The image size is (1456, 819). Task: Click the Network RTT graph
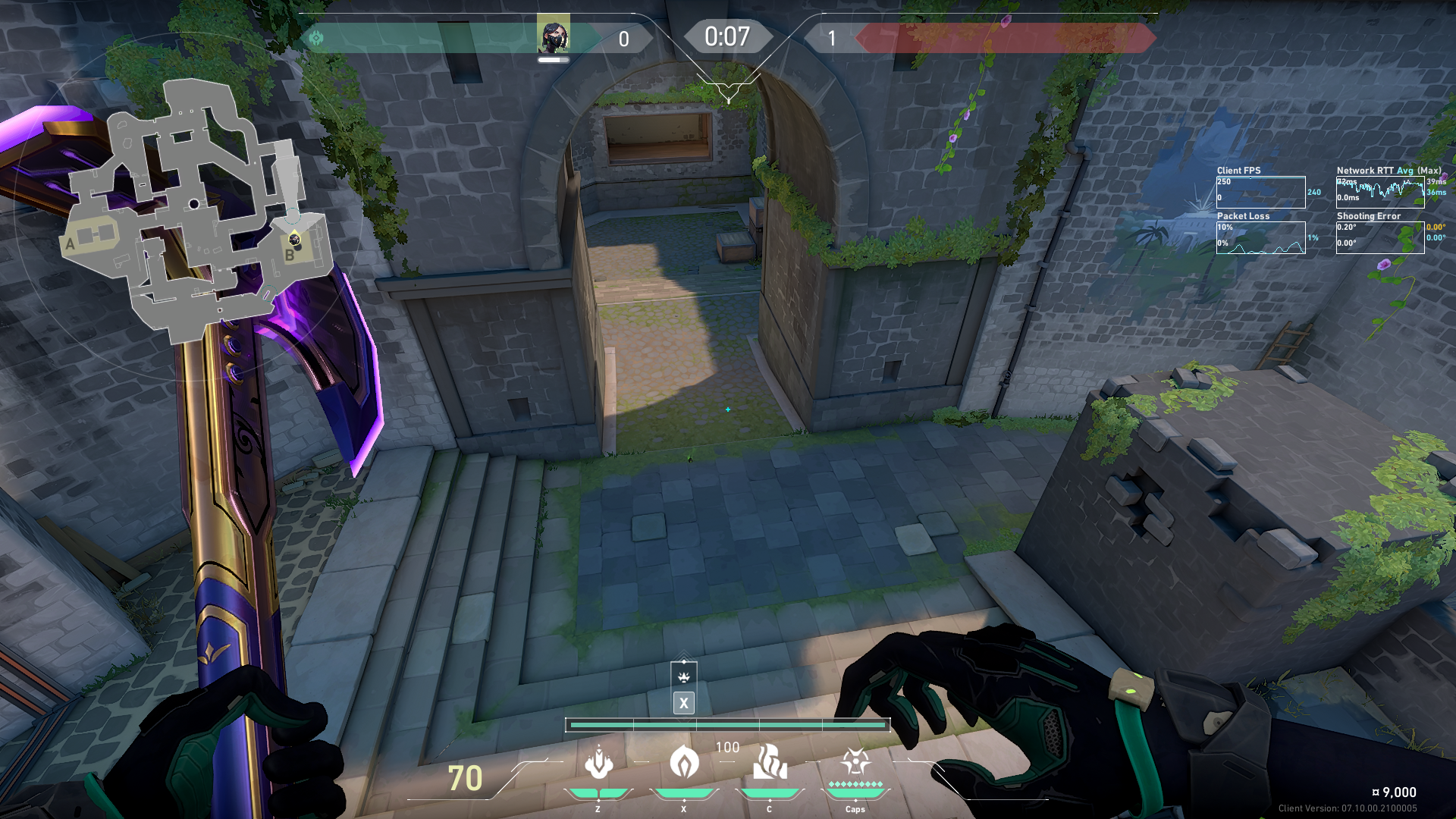[1379, 193]
